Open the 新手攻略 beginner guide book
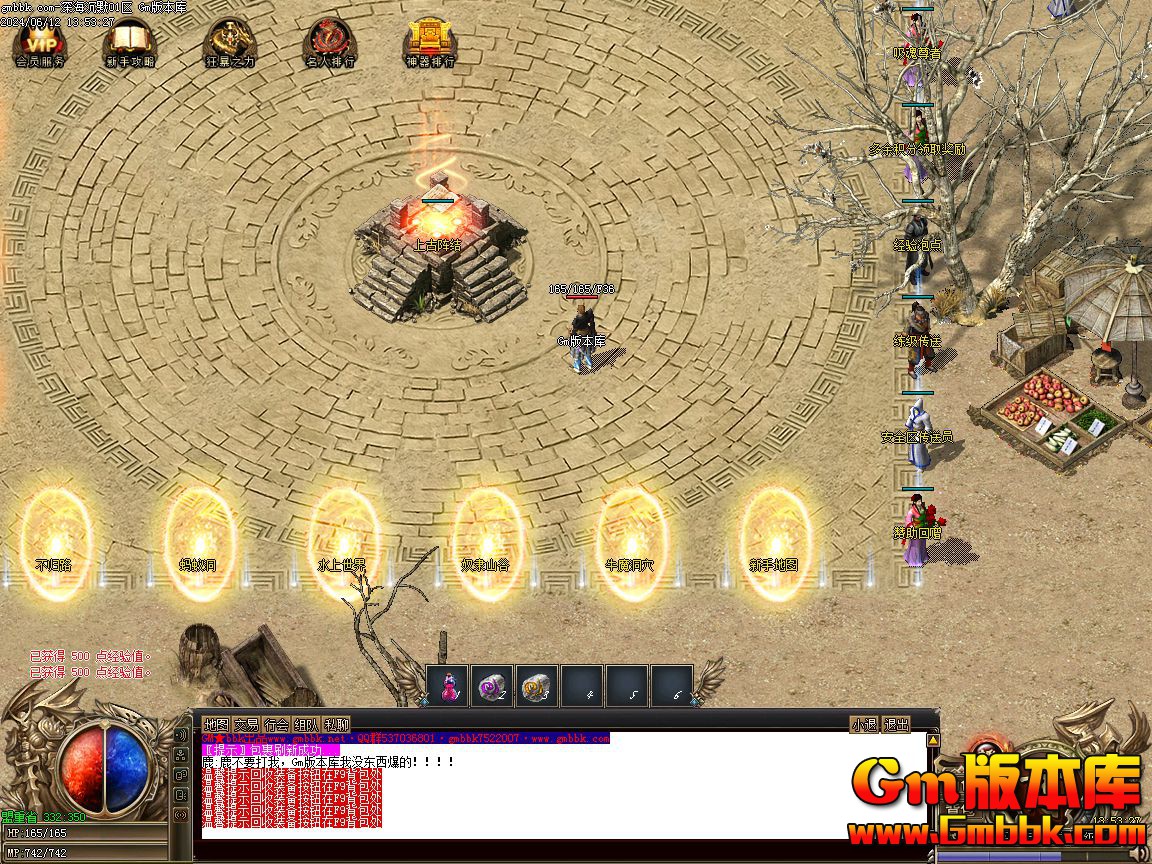Image resolution: width=1152 pixels, height=864 pixels. [x=130, y=42]
